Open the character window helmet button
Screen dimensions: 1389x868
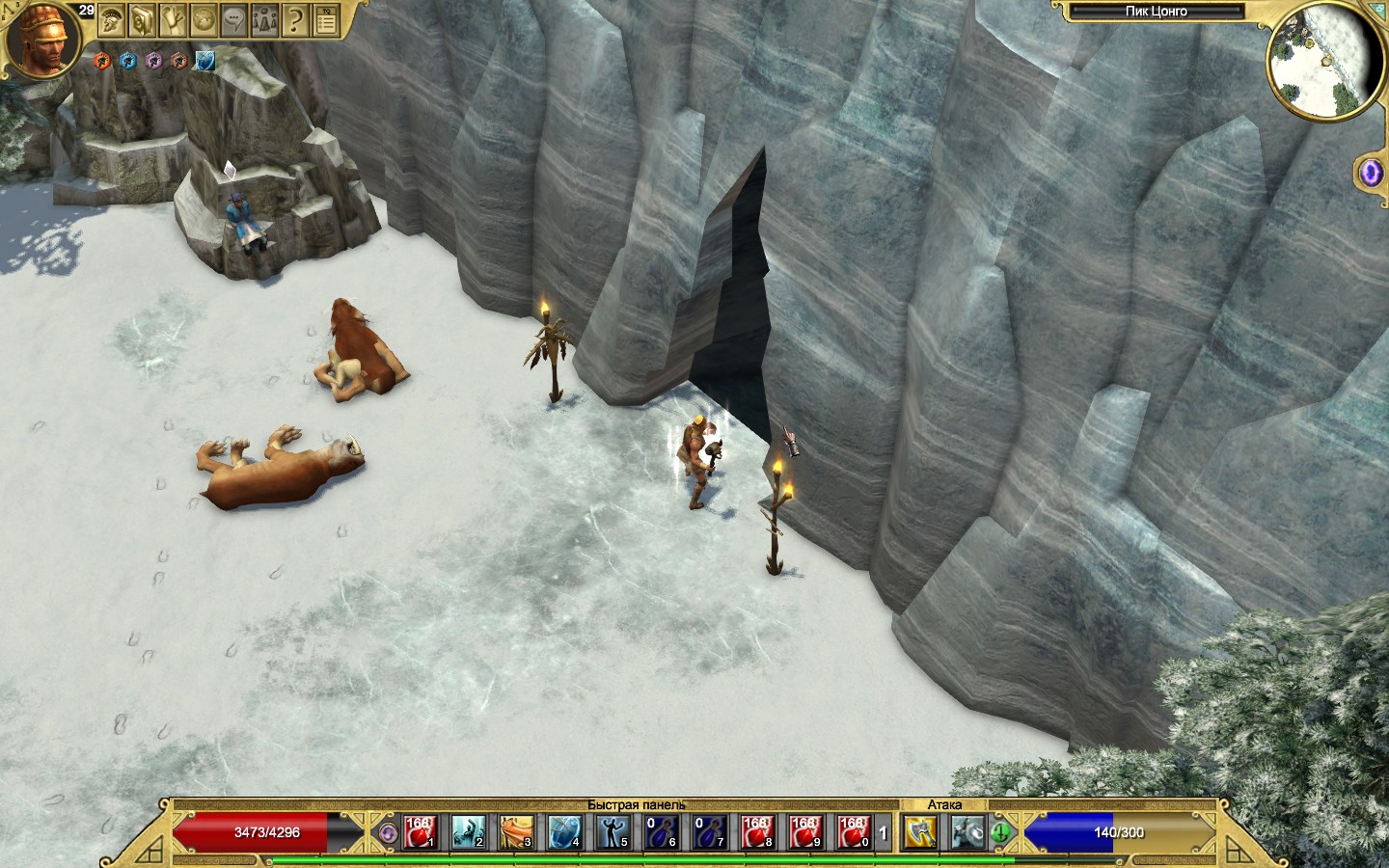click(x=112, y=19)
